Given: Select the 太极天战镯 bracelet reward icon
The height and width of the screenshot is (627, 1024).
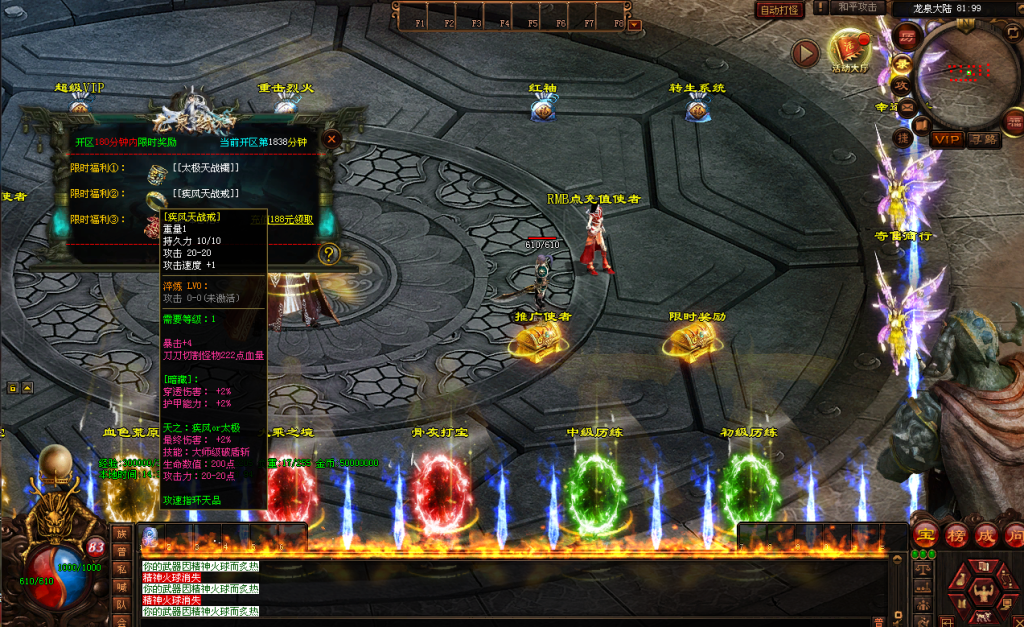Looking at the screenshot, I should click(x=157, y=173).
